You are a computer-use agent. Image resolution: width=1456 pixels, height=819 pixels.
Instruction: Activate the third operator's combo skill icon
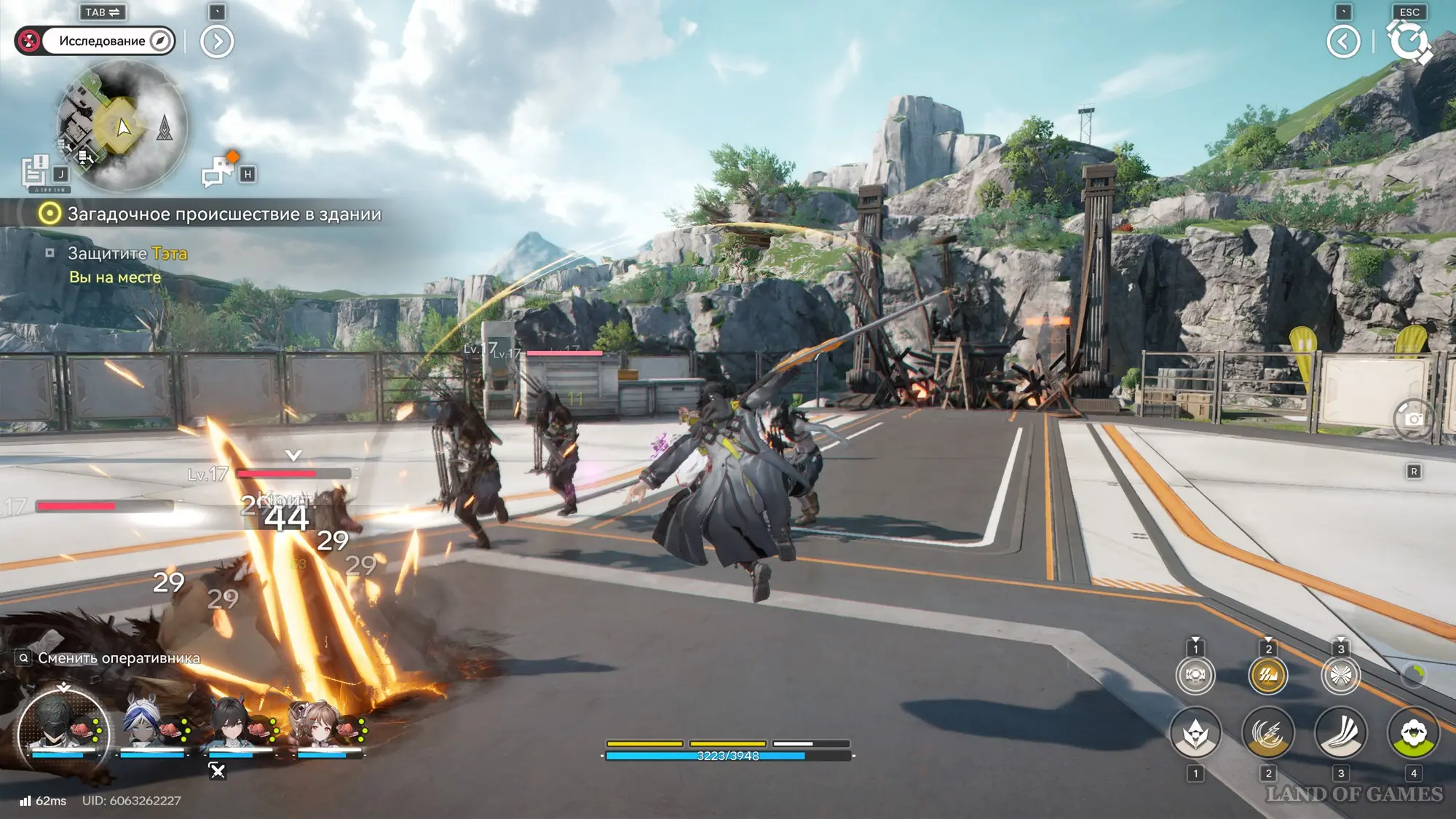(1341, 675)
